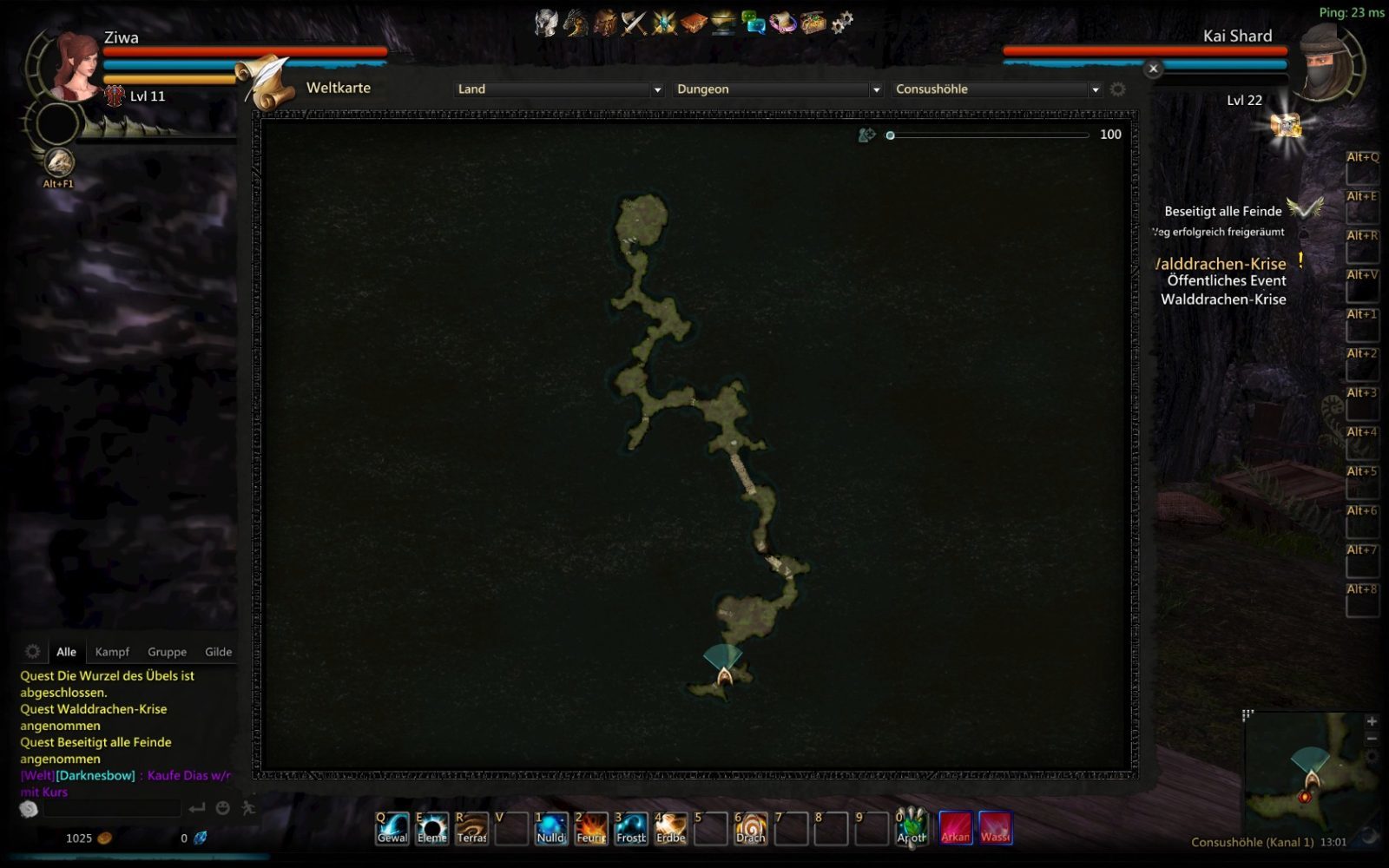Activate the Erdbe earth skill

pyautogui.click(x=670, y=827)
